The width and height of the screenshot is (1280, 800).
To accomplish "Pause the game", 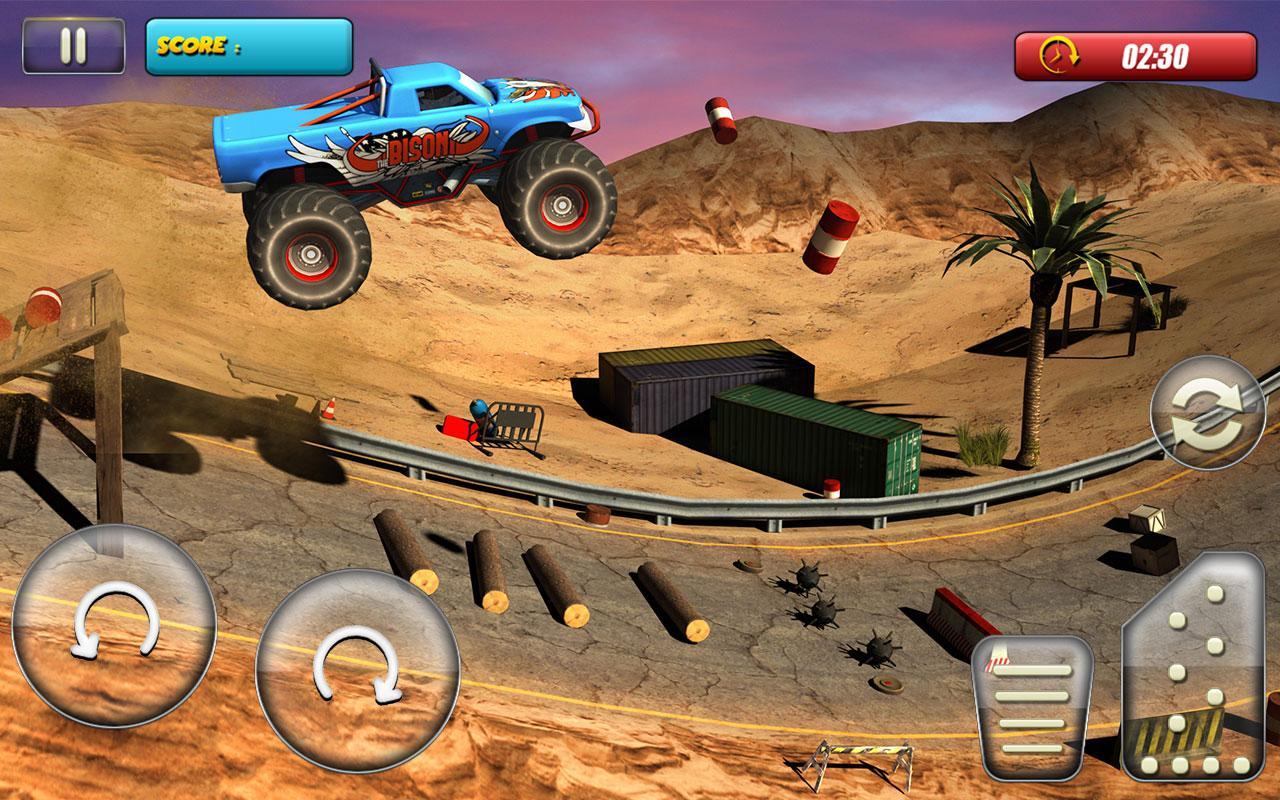I will [x=74, y=46].
